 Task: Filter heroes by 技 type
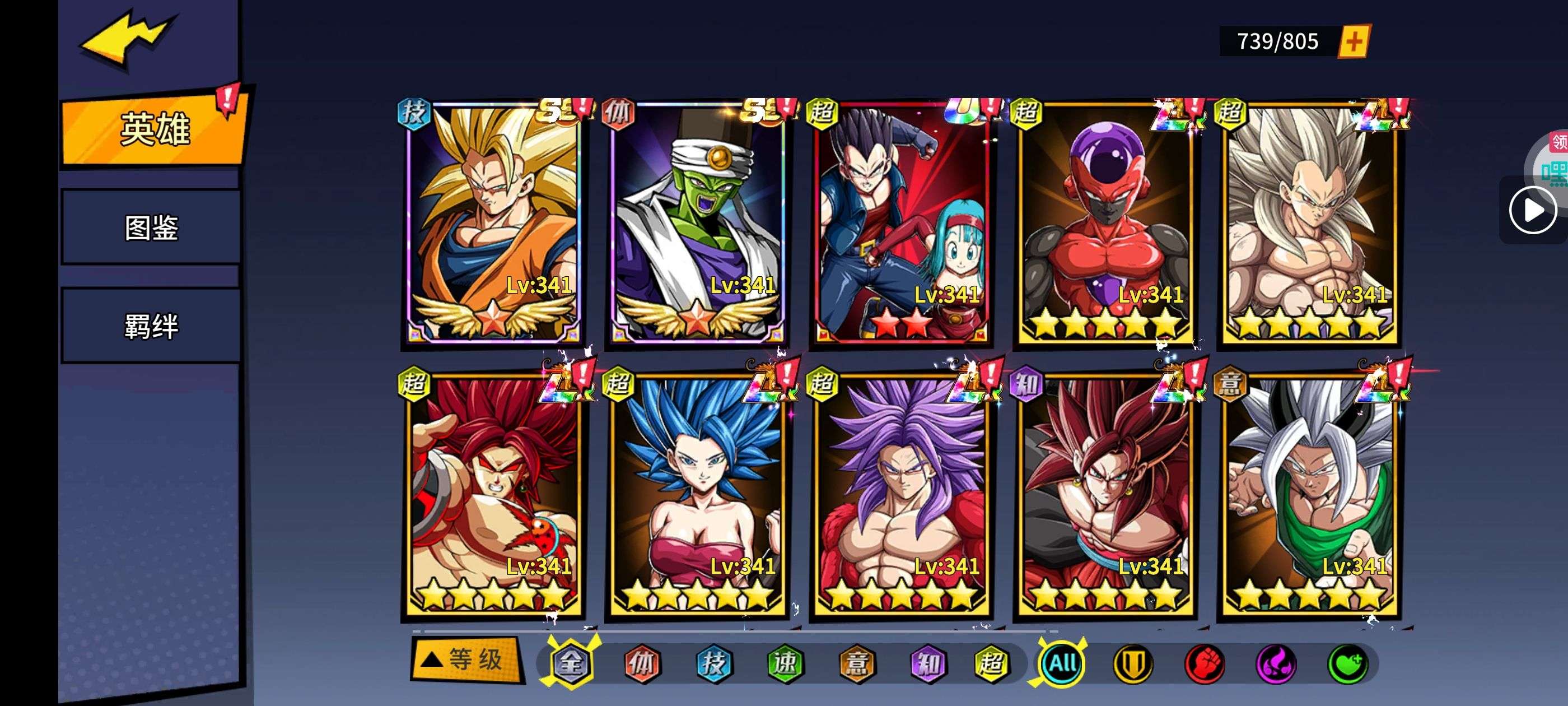tap(713, 663)
